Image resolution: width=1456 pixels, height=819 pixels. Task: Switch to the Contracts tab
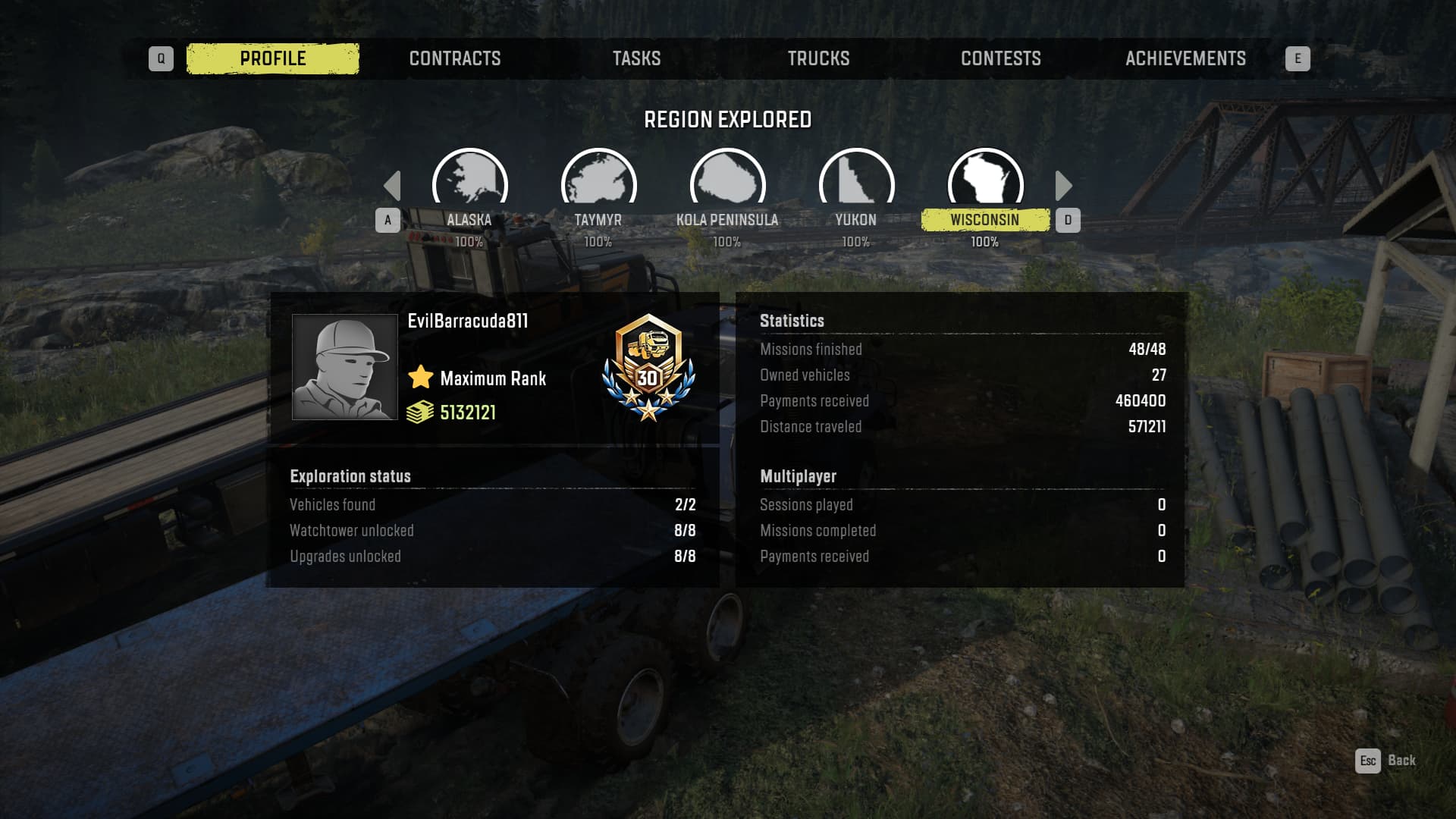coord(455,58)
